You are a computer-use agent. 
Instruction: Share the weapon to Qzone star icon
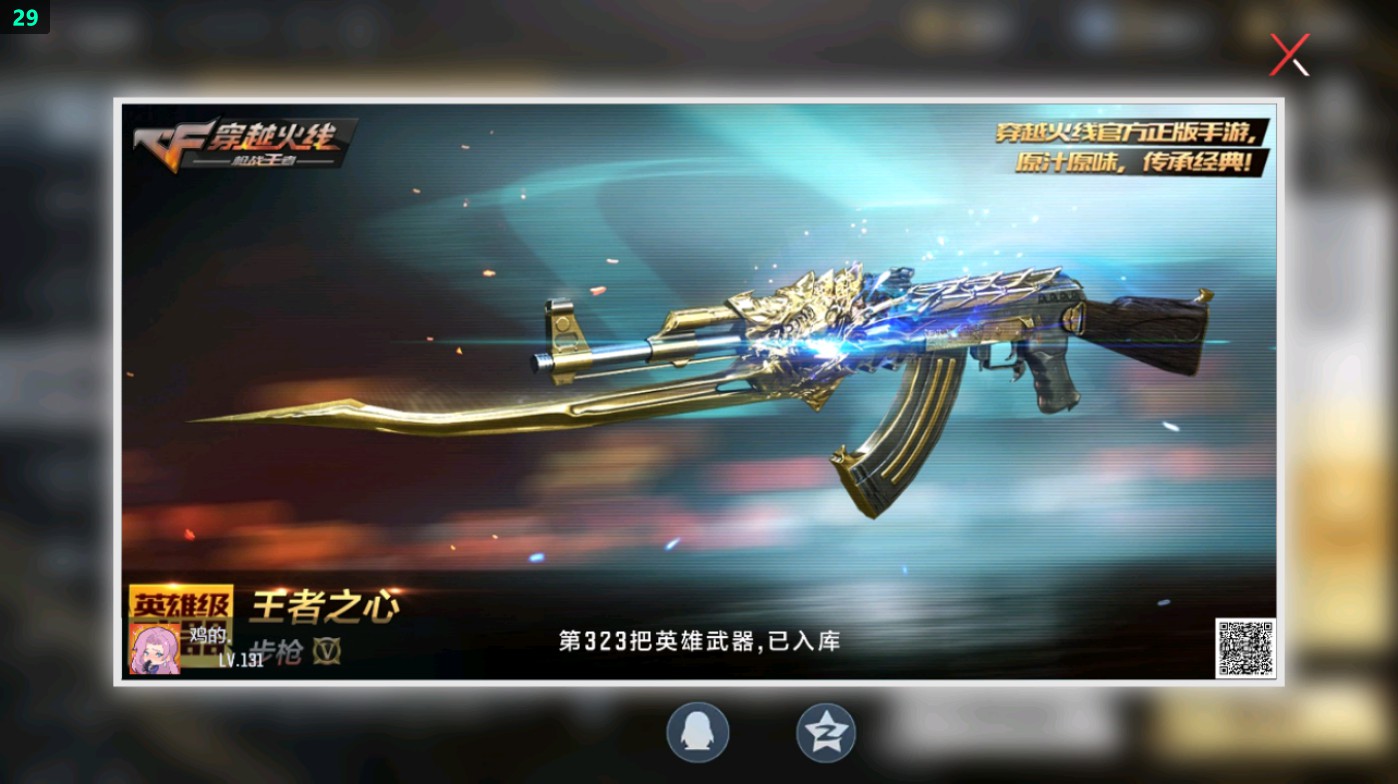(x=825, y=732)
